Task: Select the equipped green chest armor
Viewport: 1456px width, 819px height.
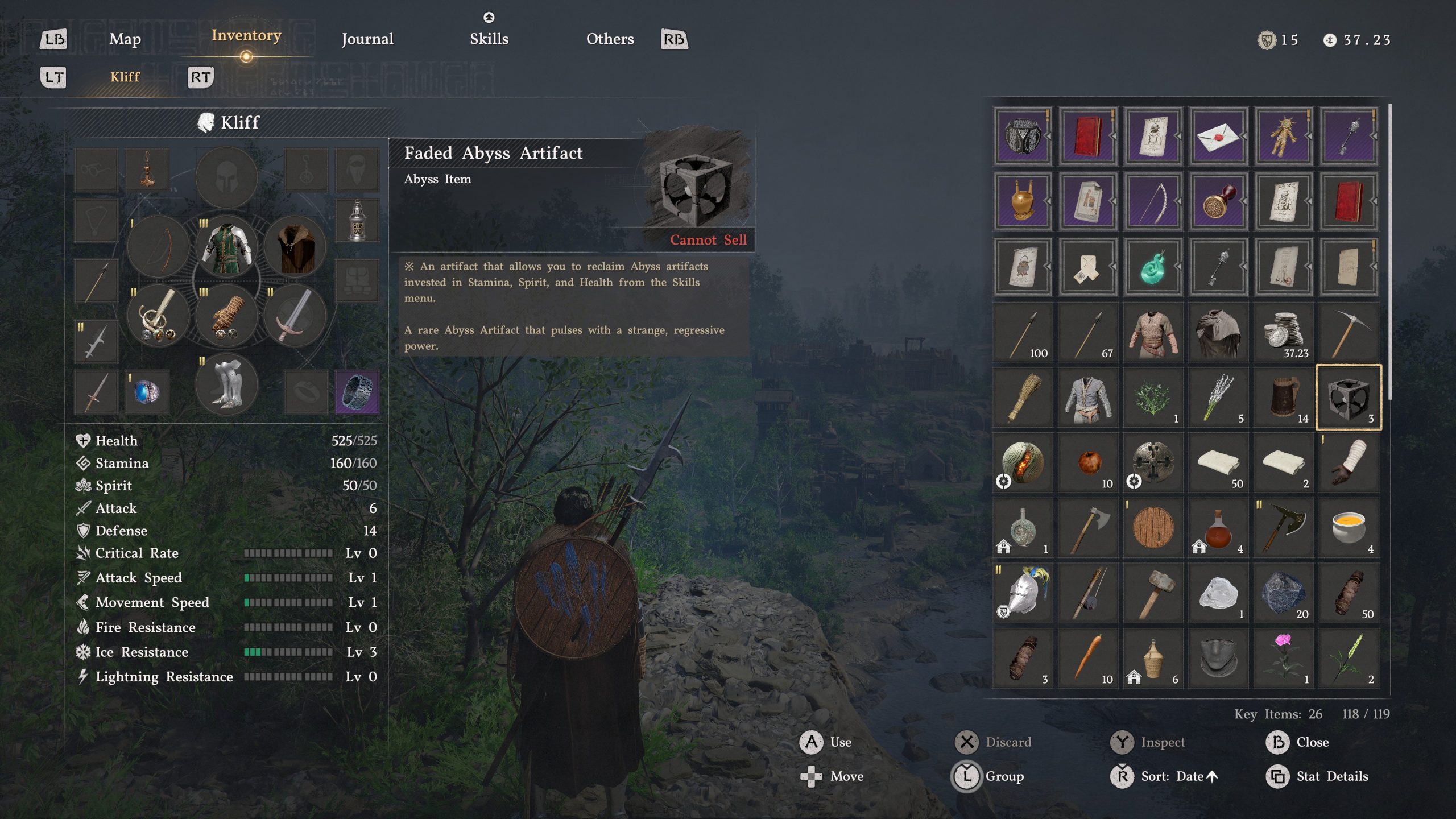Action: pyautogui.click(x=226, y=248)
